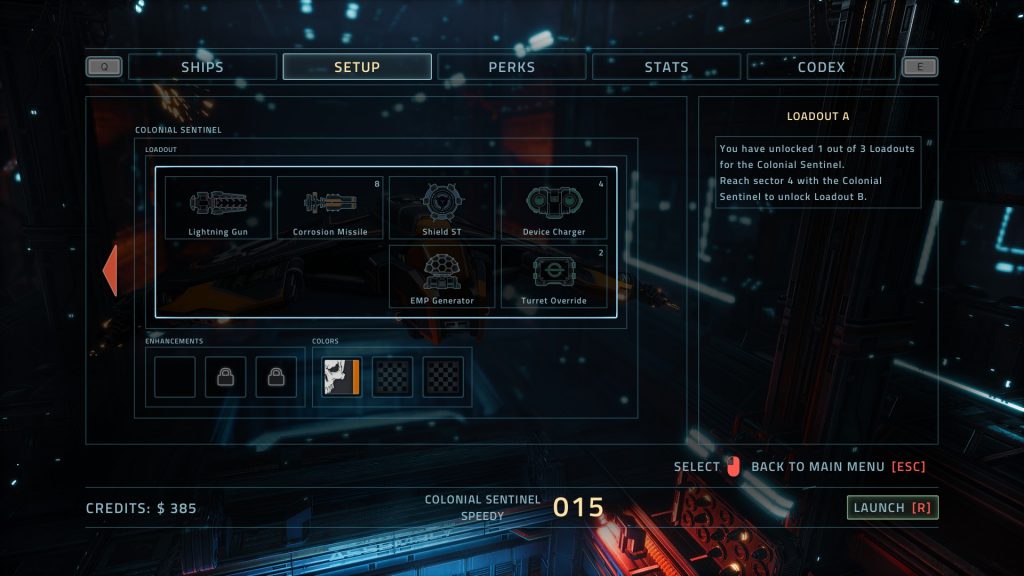This screenshot has width=1024, height=576.
Task: Switch to the Perks tab
Action: pyautogui.click(x=512, y=67)
